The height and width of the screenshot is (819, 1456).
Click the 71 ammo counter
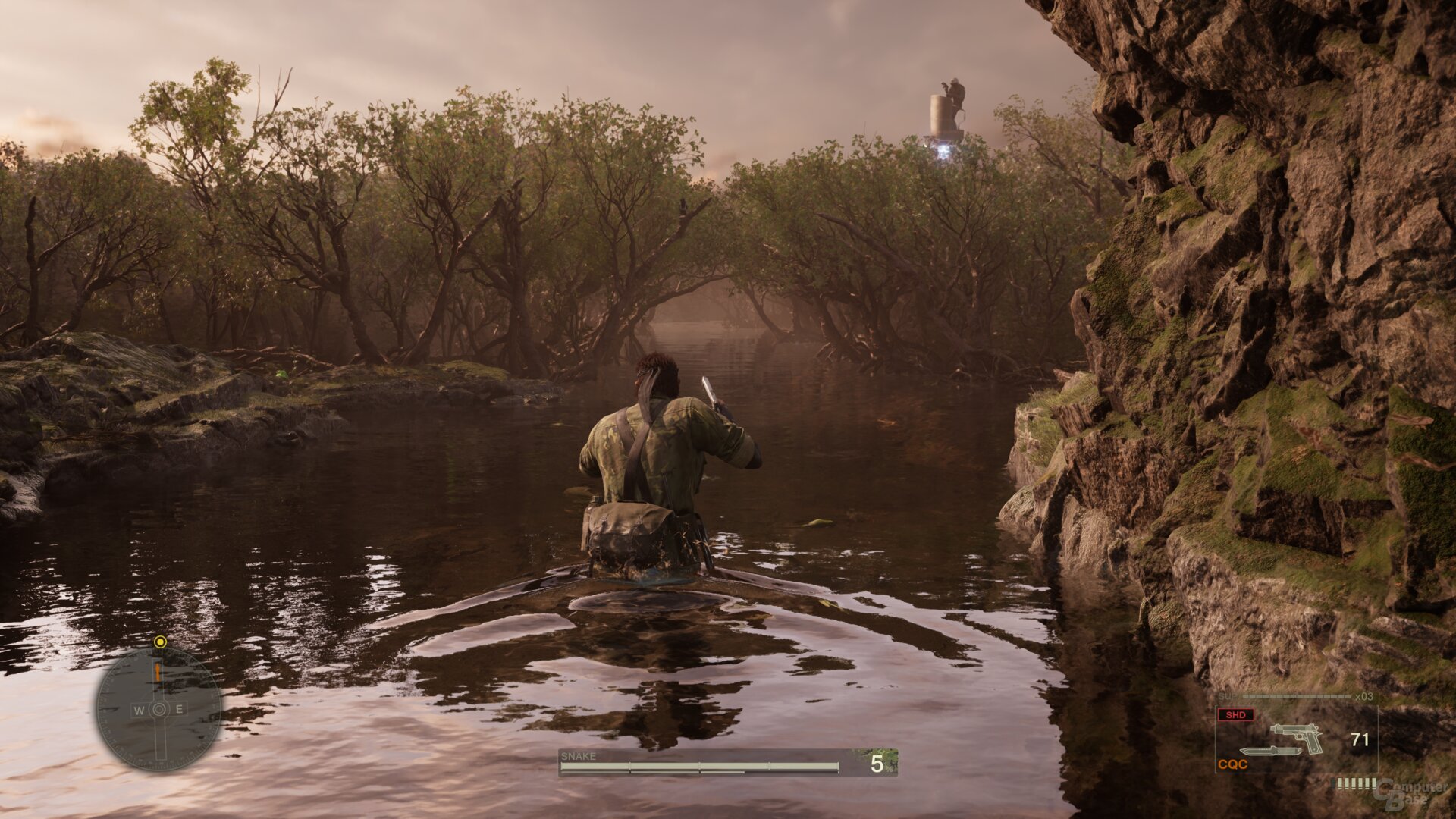[x=1360, y=739]
